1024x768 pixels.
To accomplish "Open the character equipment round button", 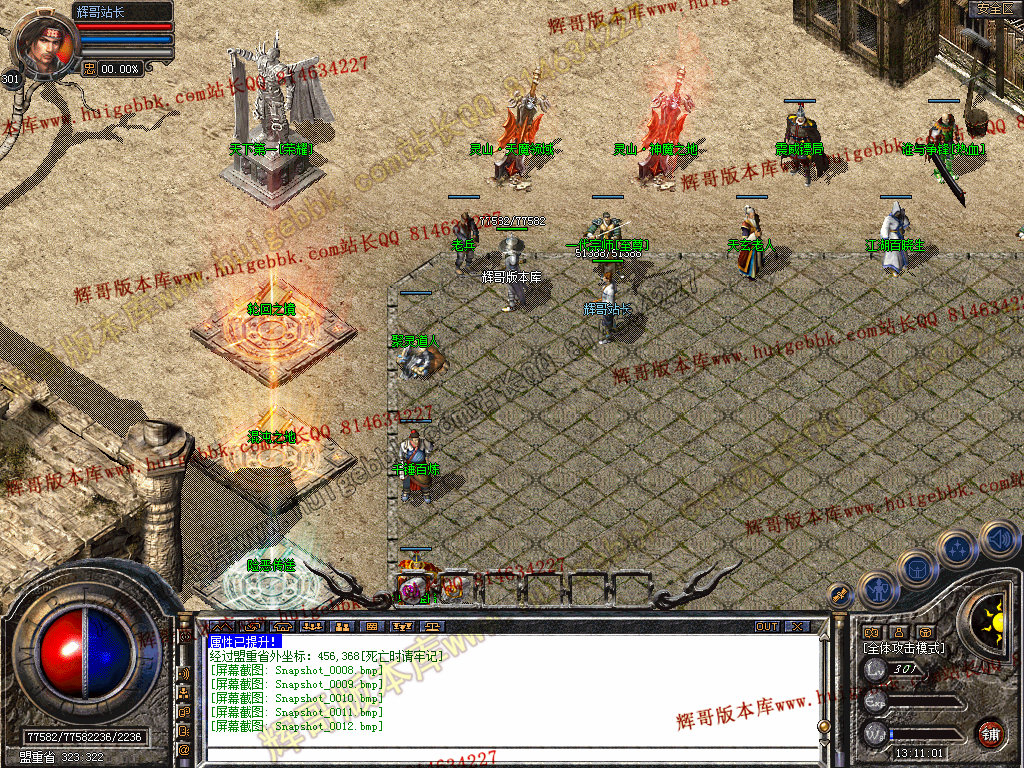I will (x=877, y=589).
